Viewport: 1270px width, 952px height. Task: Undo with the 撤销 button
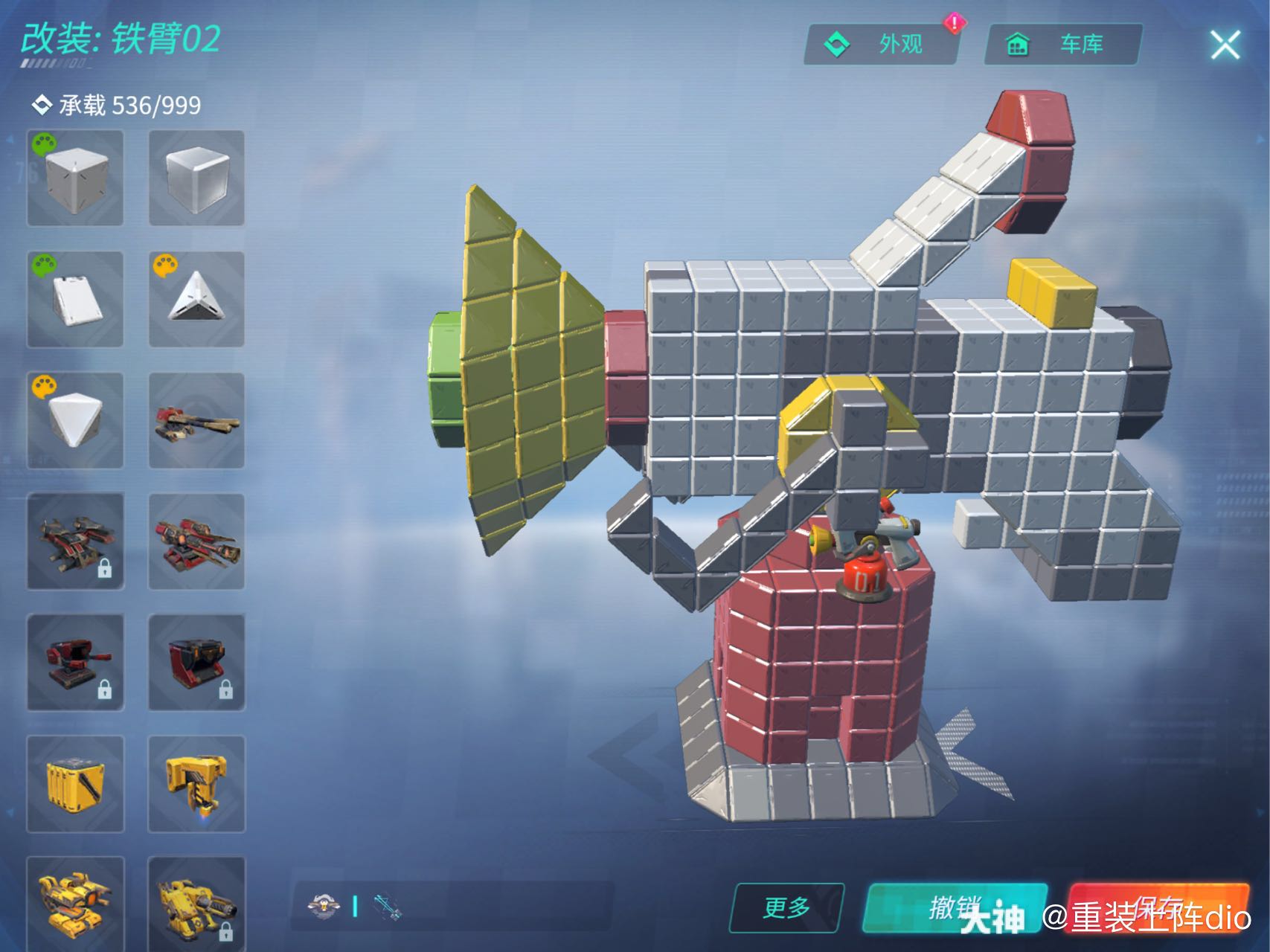pyautogui.click(x=955, y=907)
